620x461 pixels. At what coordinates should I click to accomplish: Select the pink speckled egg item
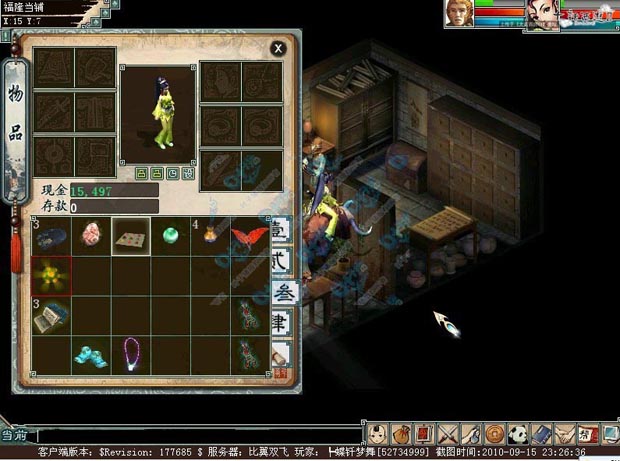pos(91,236)
